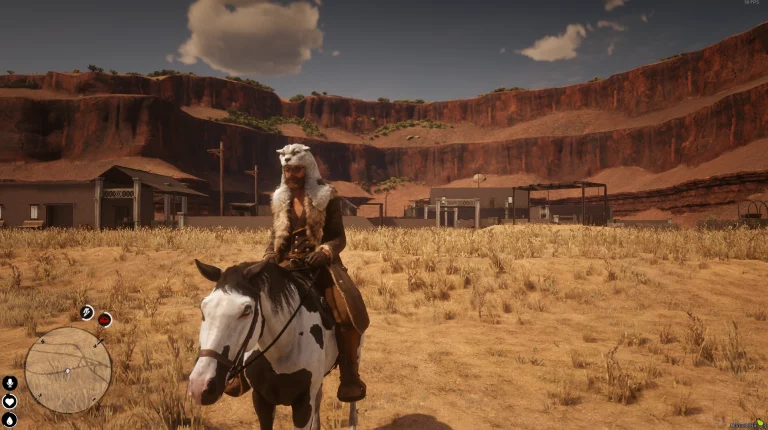Screen dimensions: 768x430
Task: Click the water droplet thirst icon
Action: pyautogui.click(x=10, y=419)
